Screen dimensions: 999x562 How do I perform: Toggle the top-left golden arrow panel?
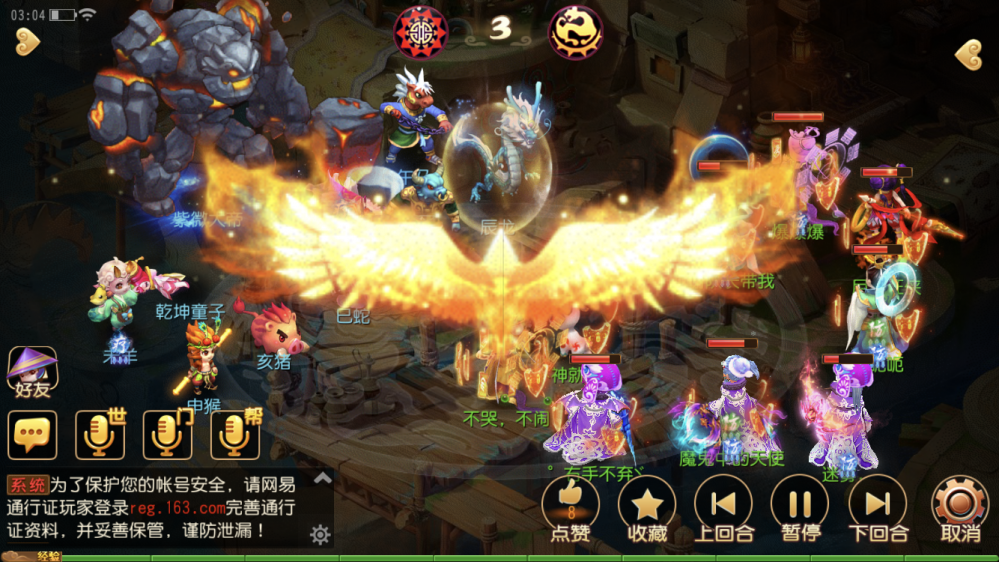point(27,41)
